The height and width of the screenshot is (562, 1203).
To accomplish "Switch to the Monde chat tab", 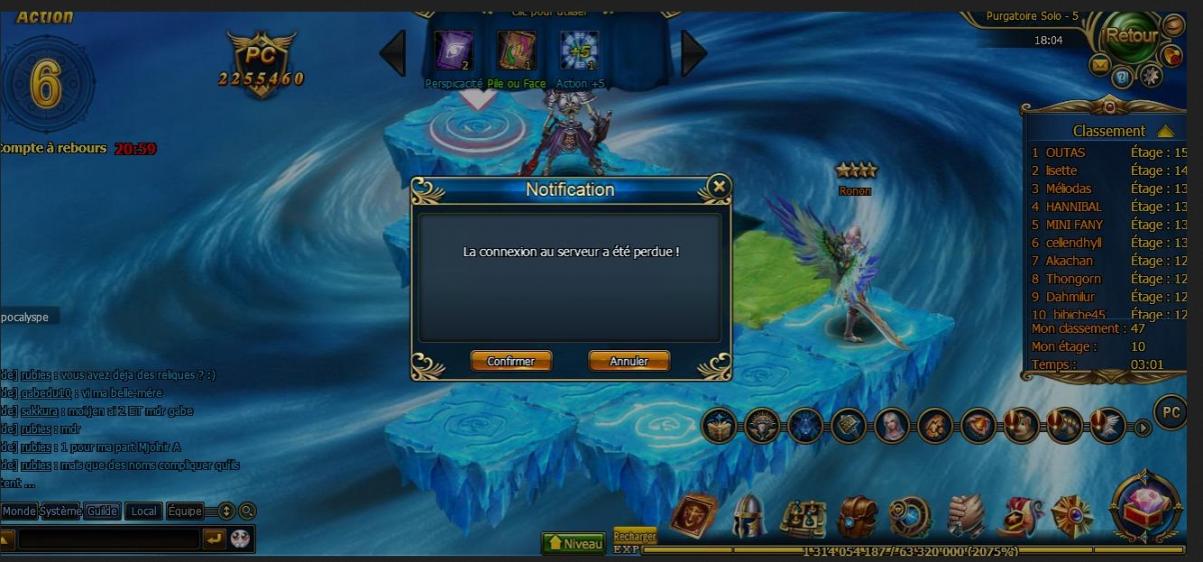I will click(x=19, y=511).
